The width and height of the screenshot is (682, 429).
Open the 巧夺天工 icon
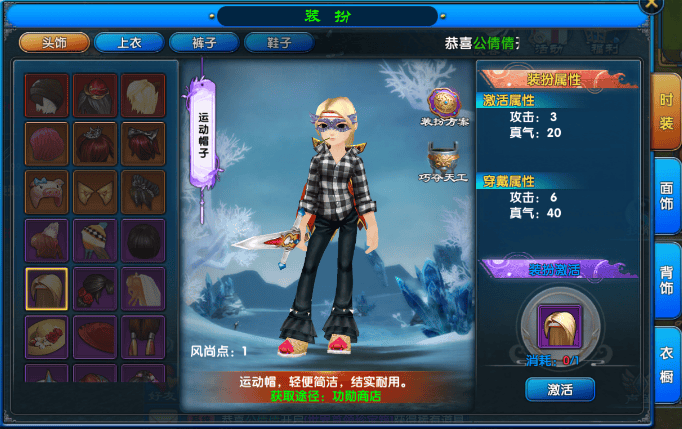pyautogui.click(x=443, y=160)
